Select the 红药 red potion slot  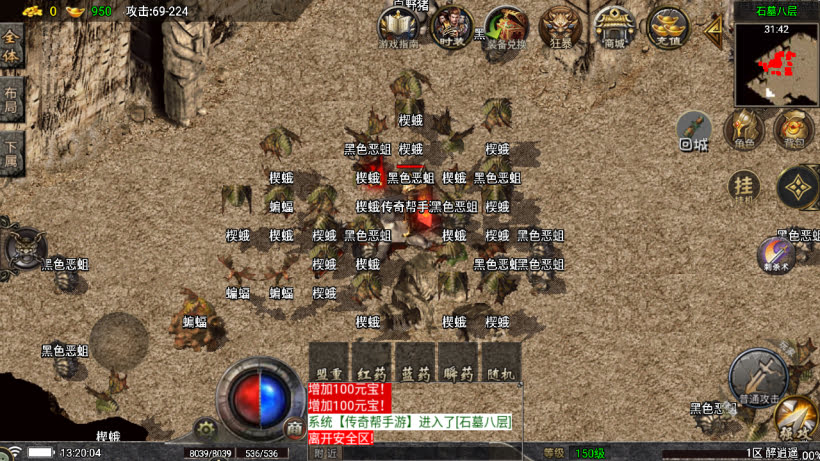[x=373, y=362]
